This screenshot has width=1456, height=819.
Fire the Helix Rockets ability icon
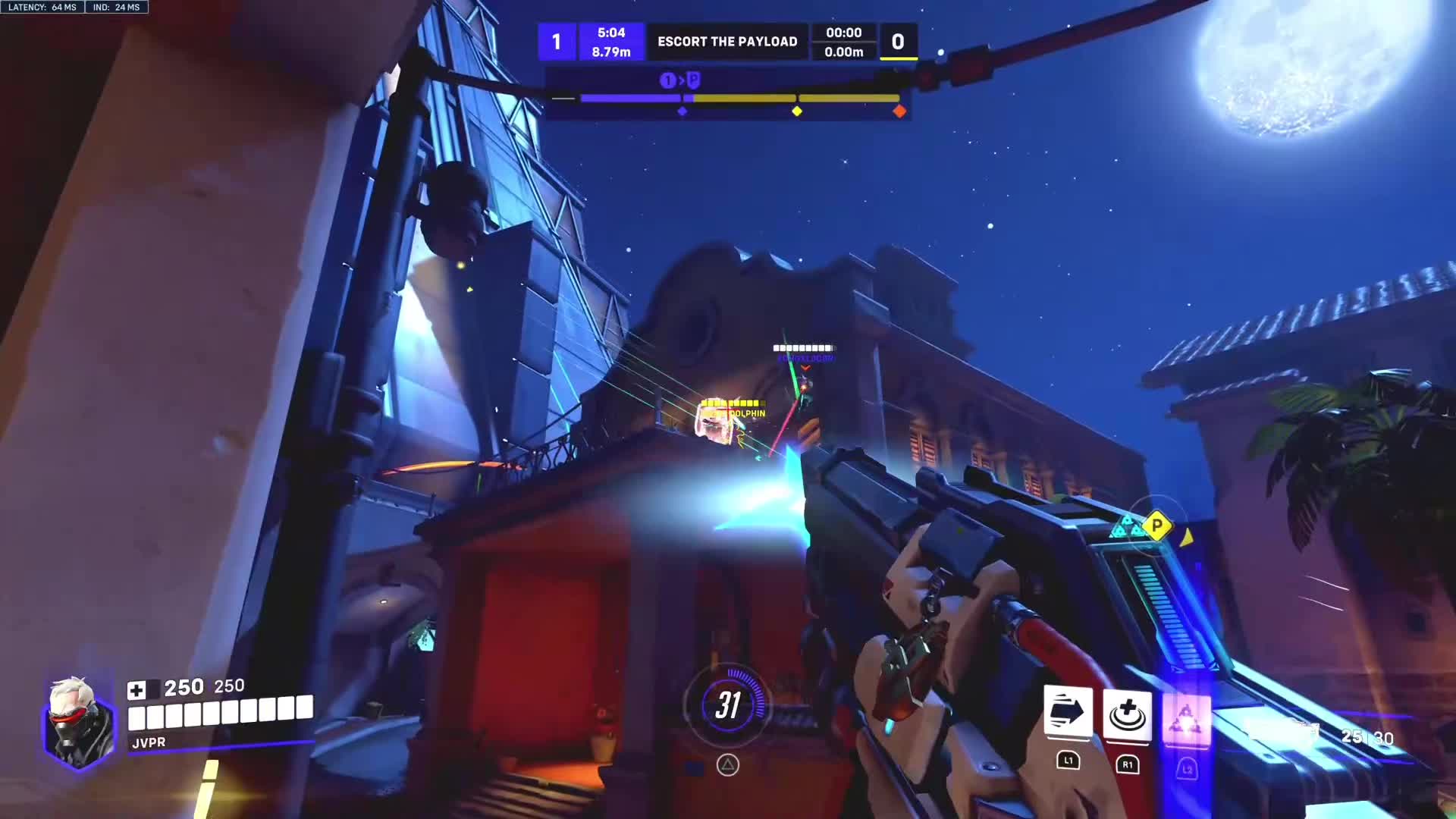click(1186, 717)
